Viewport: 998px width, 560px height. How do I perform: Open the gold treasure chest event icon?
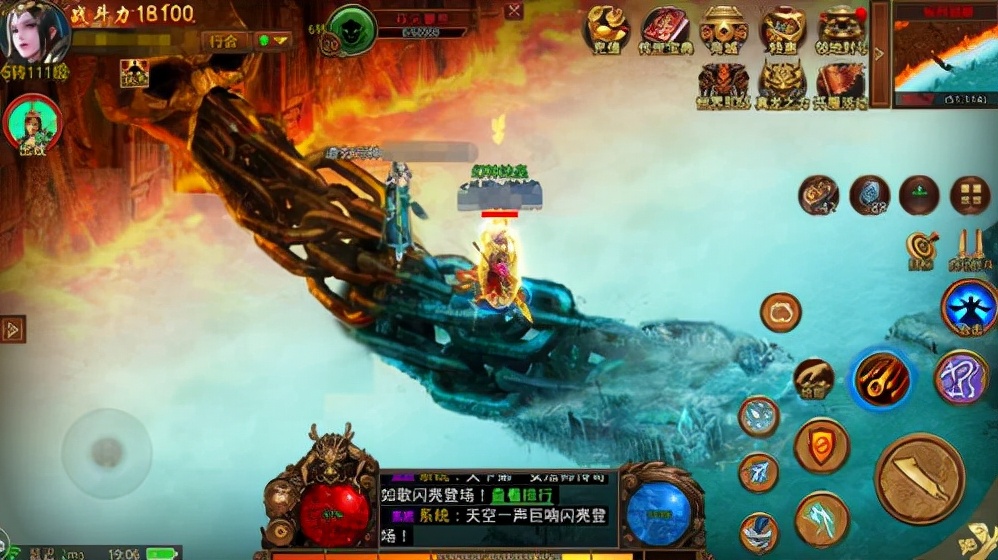click(725, 29)
